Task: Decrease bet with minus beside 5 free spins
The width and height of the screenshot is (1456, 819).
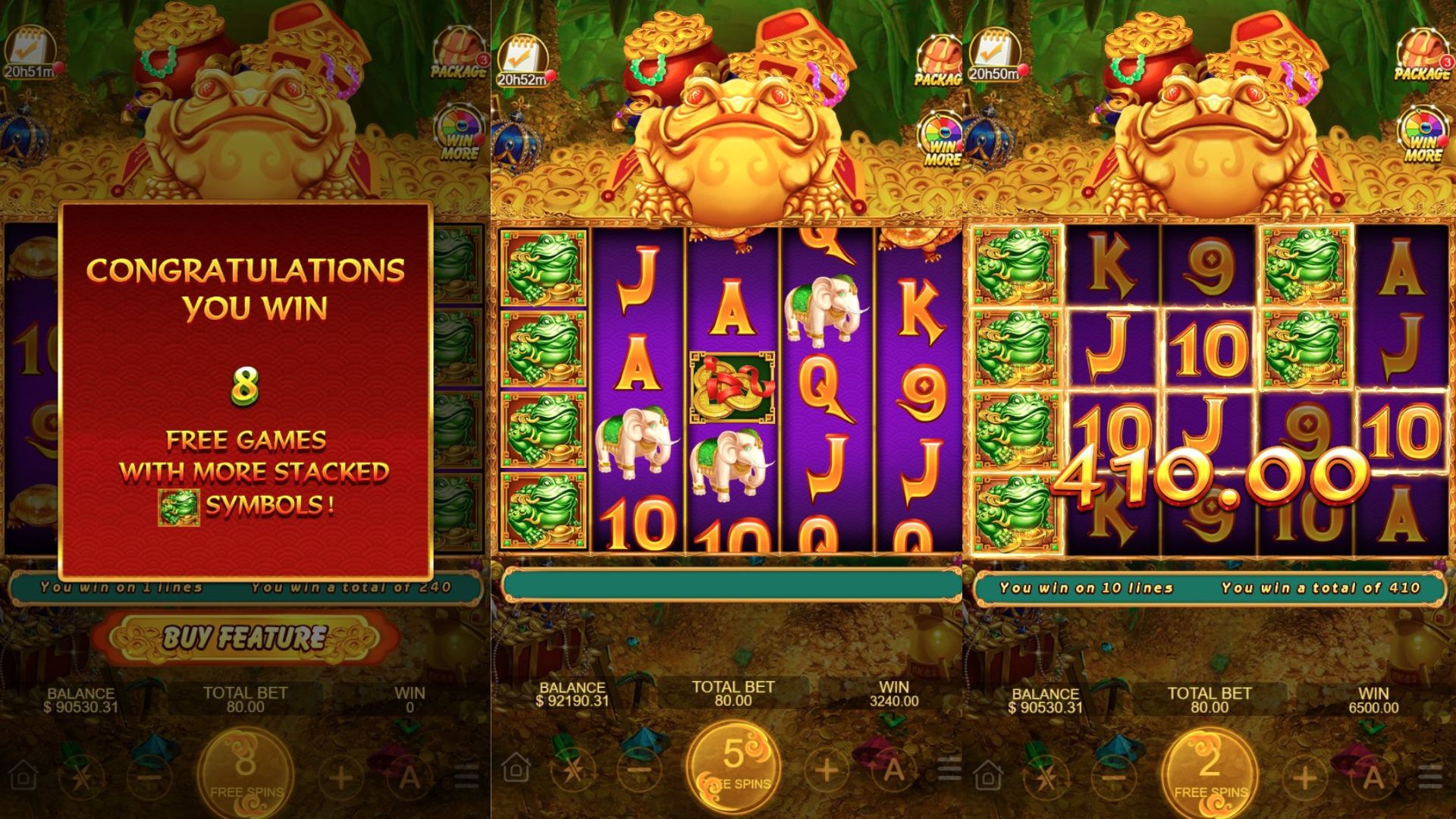Action: coord(639,770)
